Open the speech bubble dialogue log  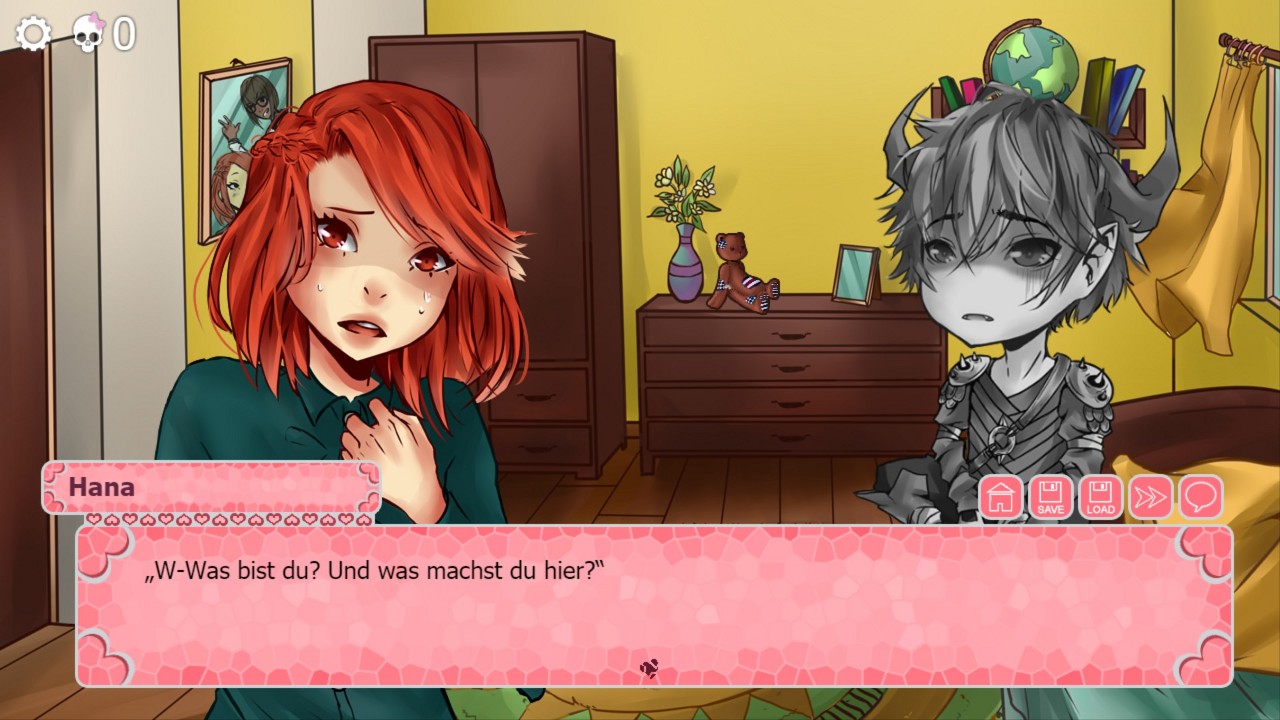[x=1200, y=497]
